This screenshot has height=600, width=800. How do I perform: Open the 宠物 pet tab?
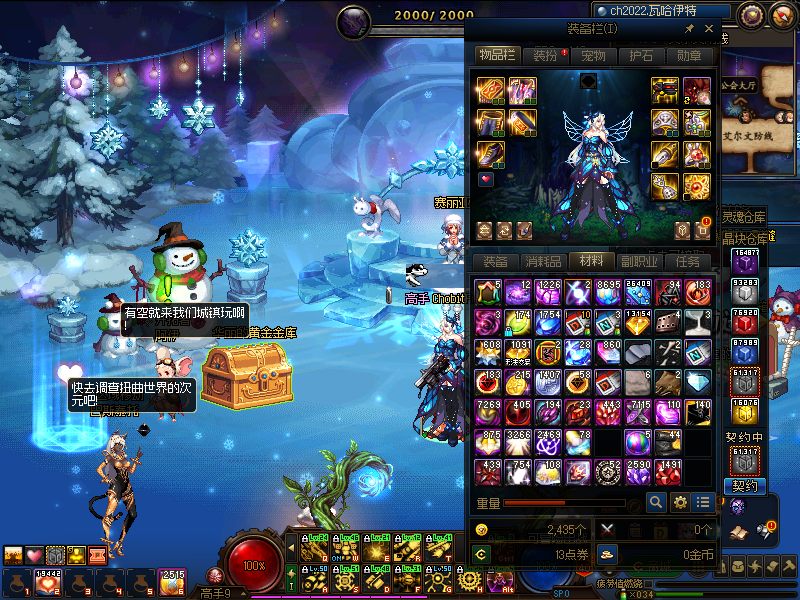(593, 56)
